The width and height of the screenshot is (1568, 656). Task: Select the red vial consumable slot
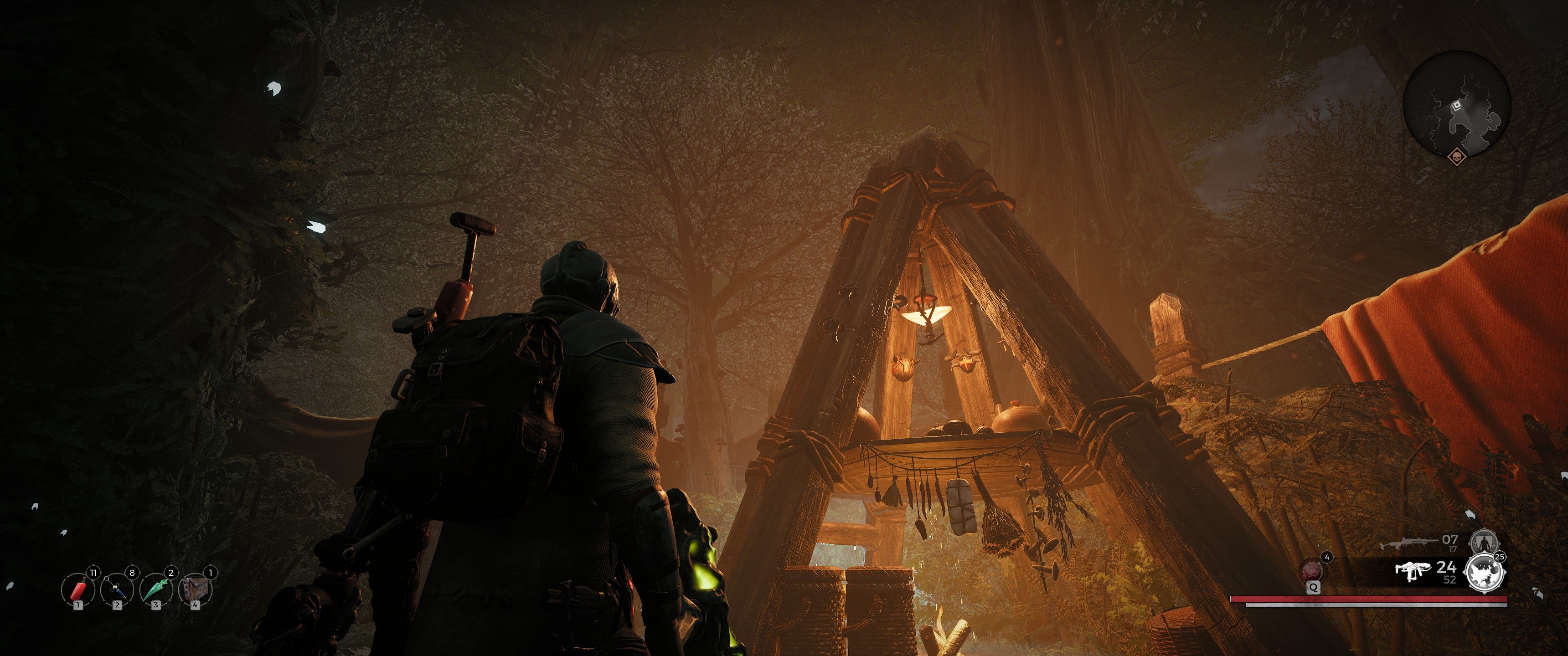point(78,589)
